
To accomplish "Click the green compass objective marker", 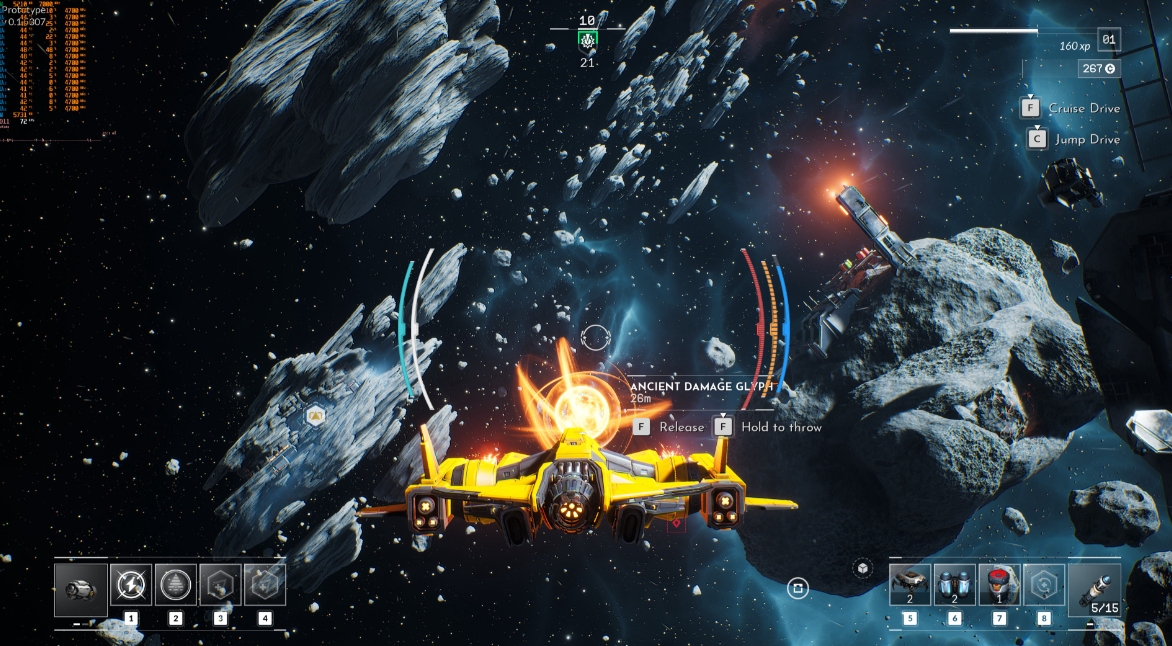I will [587, 40].
